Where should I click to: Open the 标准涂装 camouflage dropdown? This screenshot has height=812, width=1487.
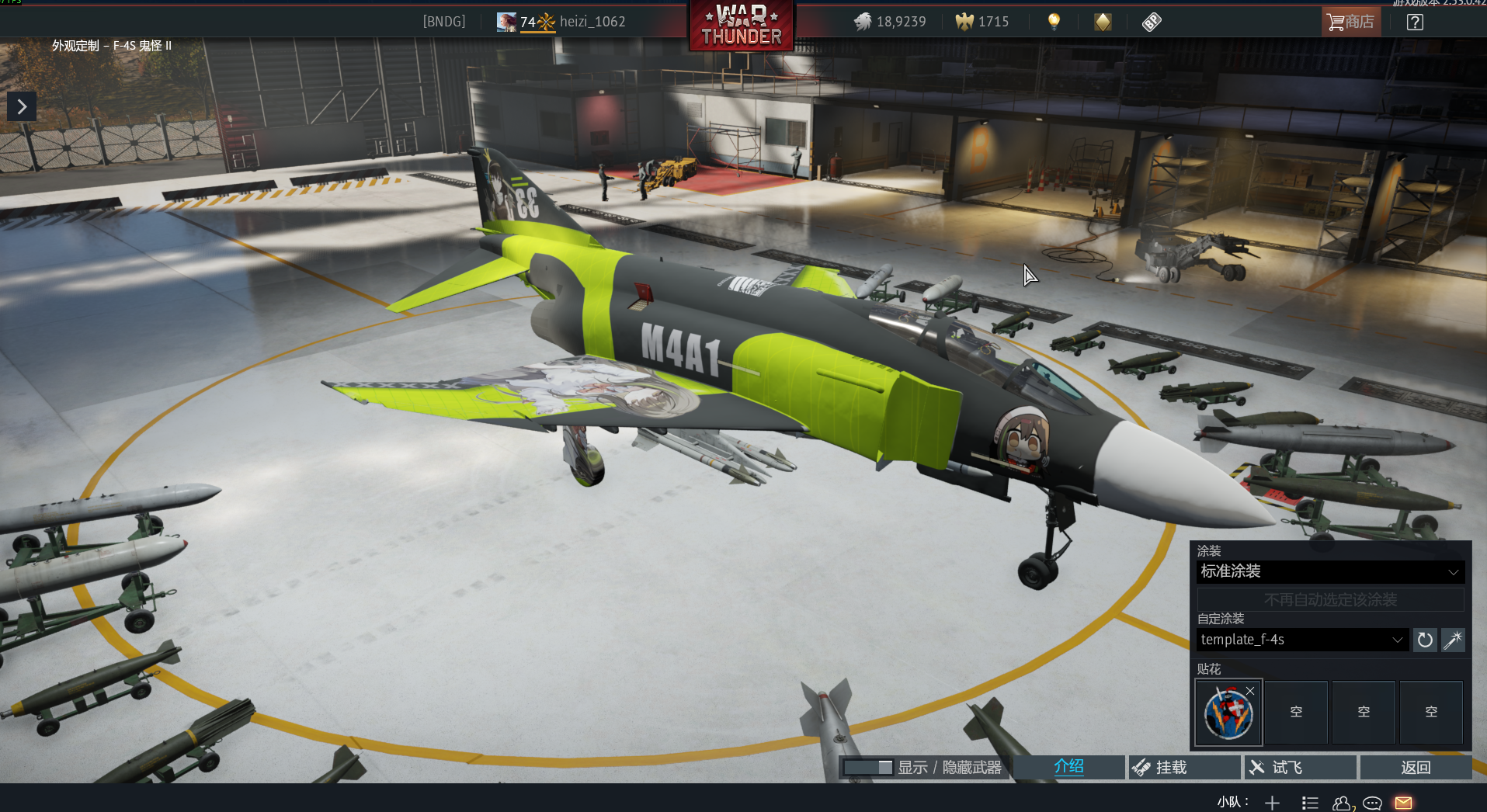(1330, 572)
